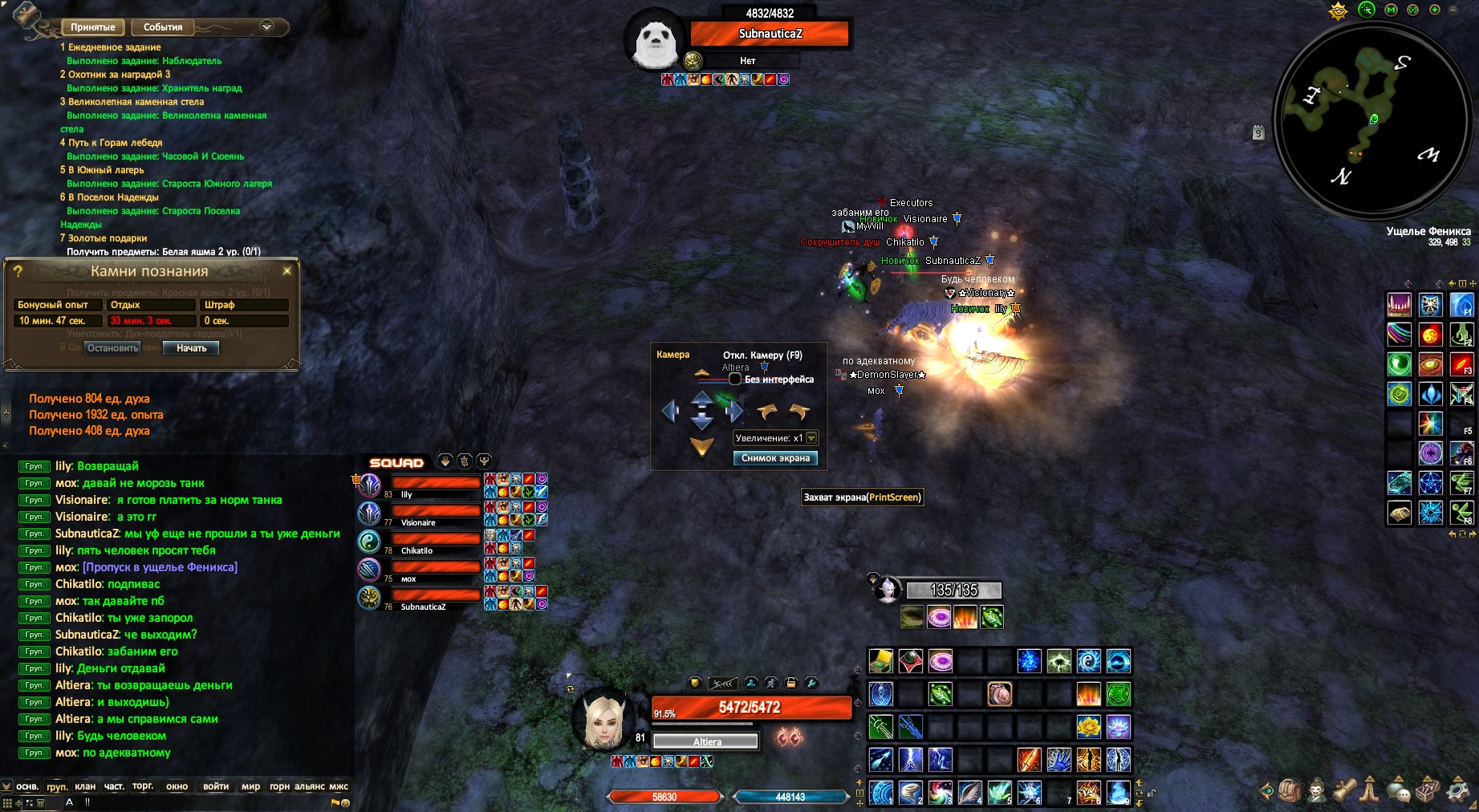Close the Камни познания window
The width and height of the screenshot is (1479, 812).
point(287,271)
